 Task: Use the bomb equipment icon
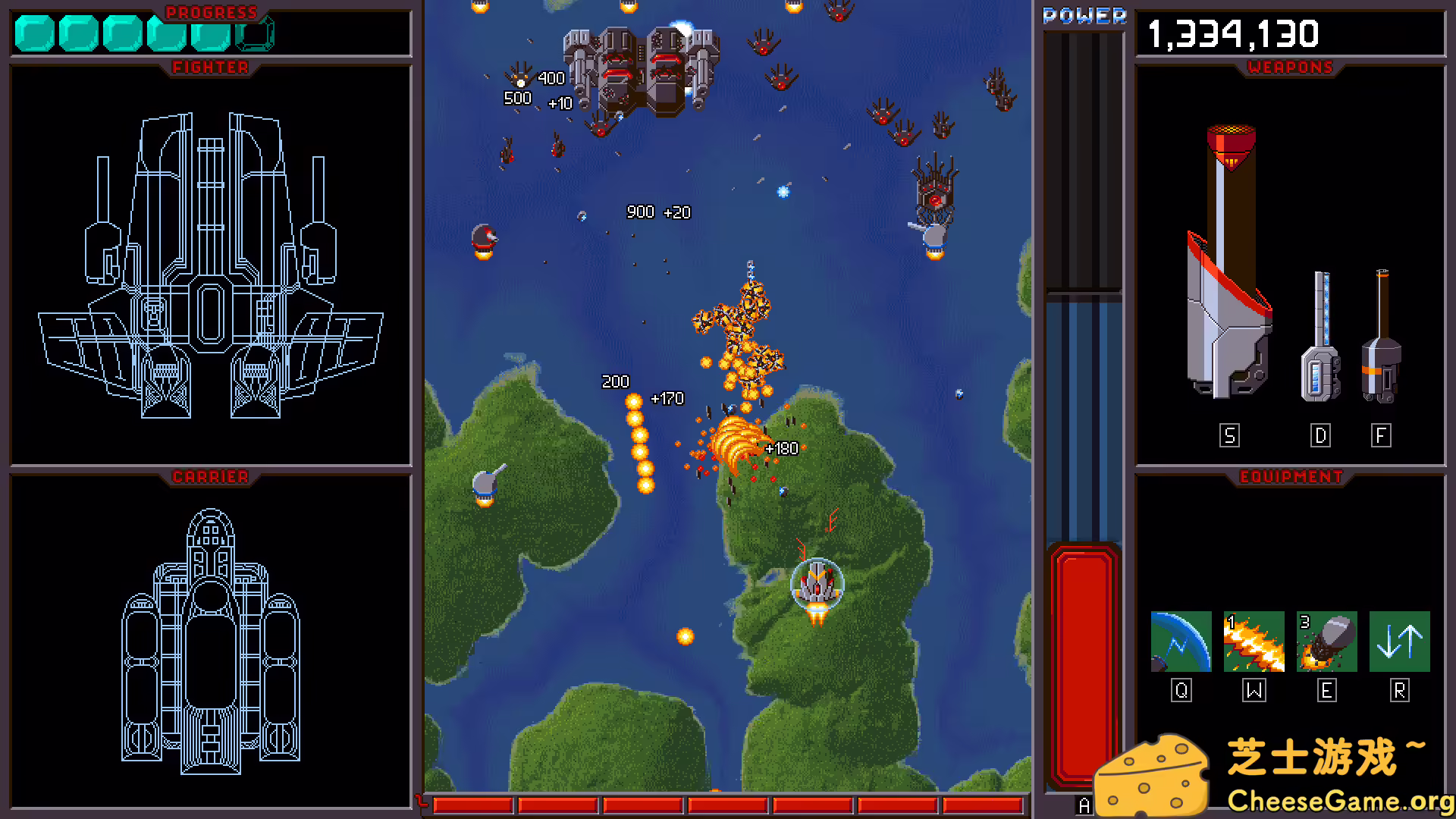pos(1326,642)
